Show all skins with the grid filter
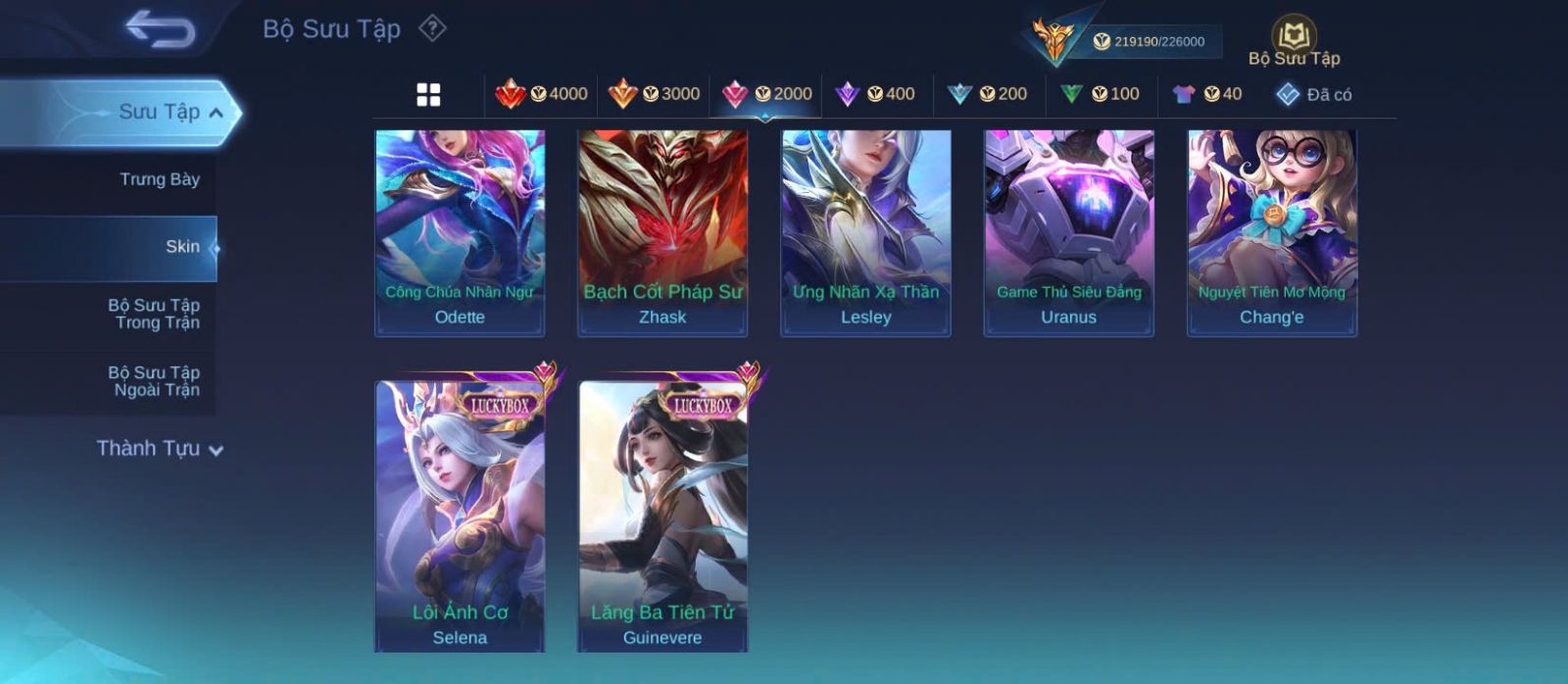1568x684 pixels. pyautogui.click(x=428, y=94)
